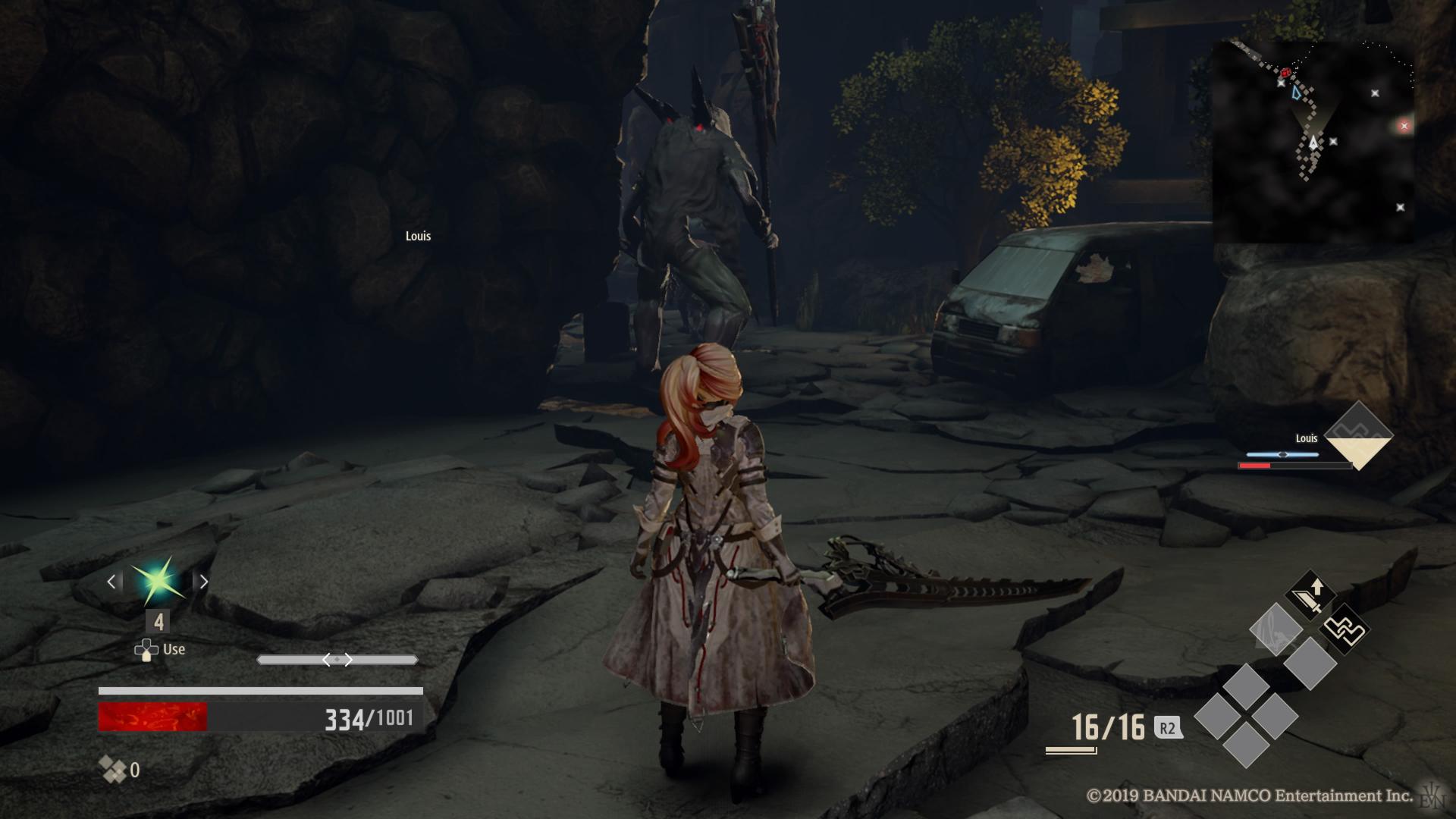
Task: Click the haze counter icon
Action: (x=113, y=770)
